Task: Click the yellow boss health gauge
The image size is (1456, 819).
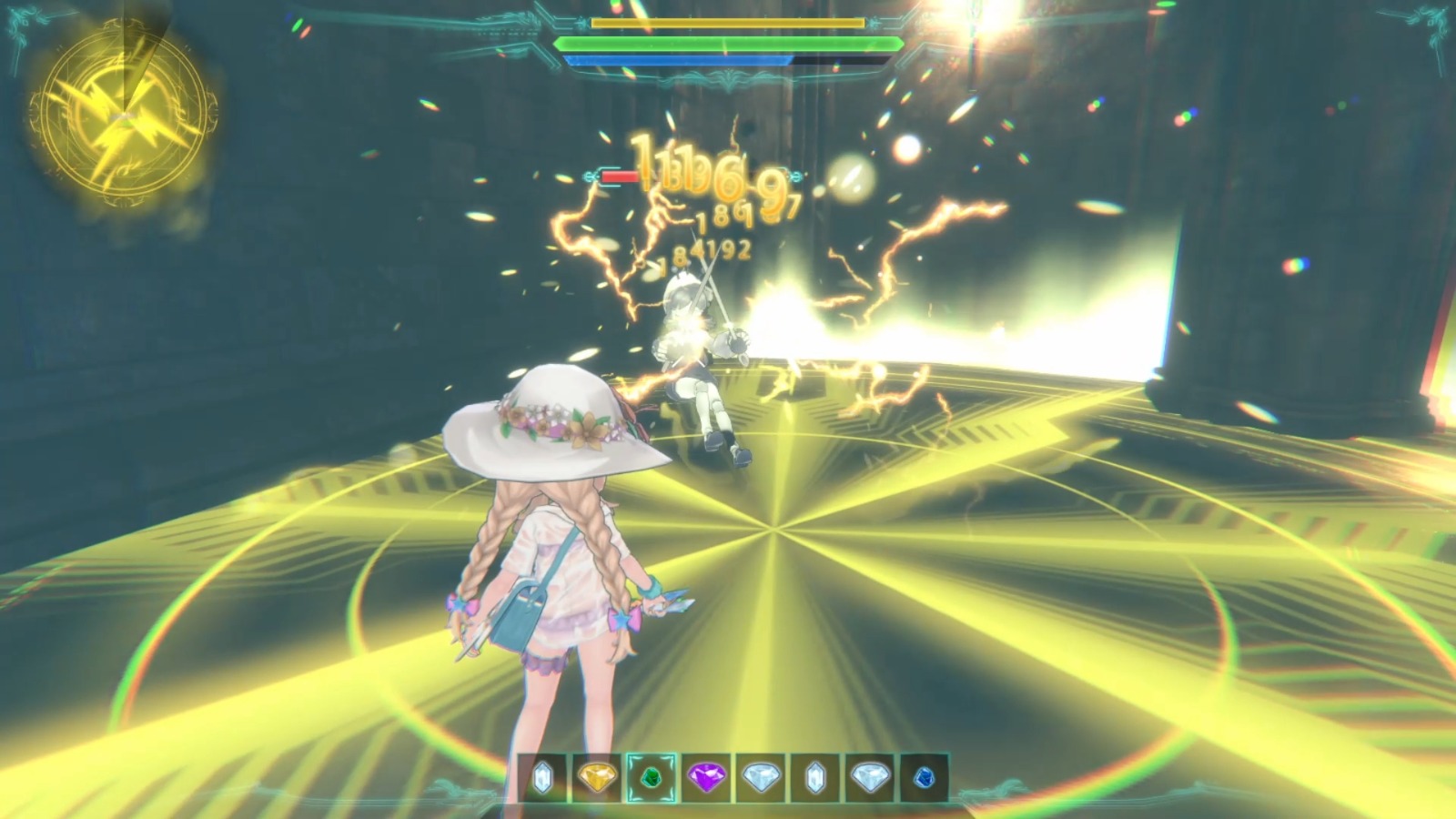Action: [x=728, y=25]
